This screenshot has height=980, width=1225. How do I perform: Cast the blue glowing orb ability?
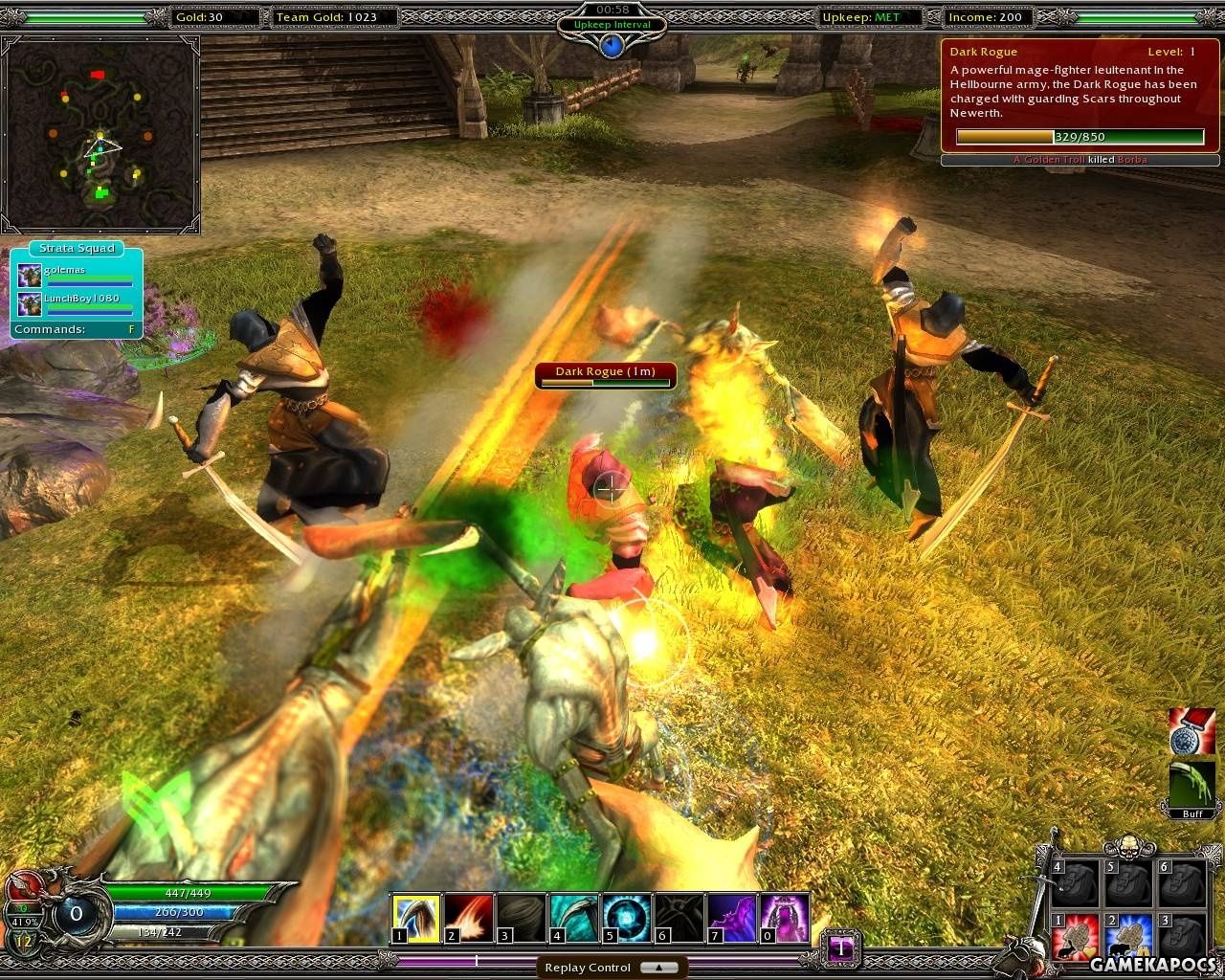tap(627, 918)
